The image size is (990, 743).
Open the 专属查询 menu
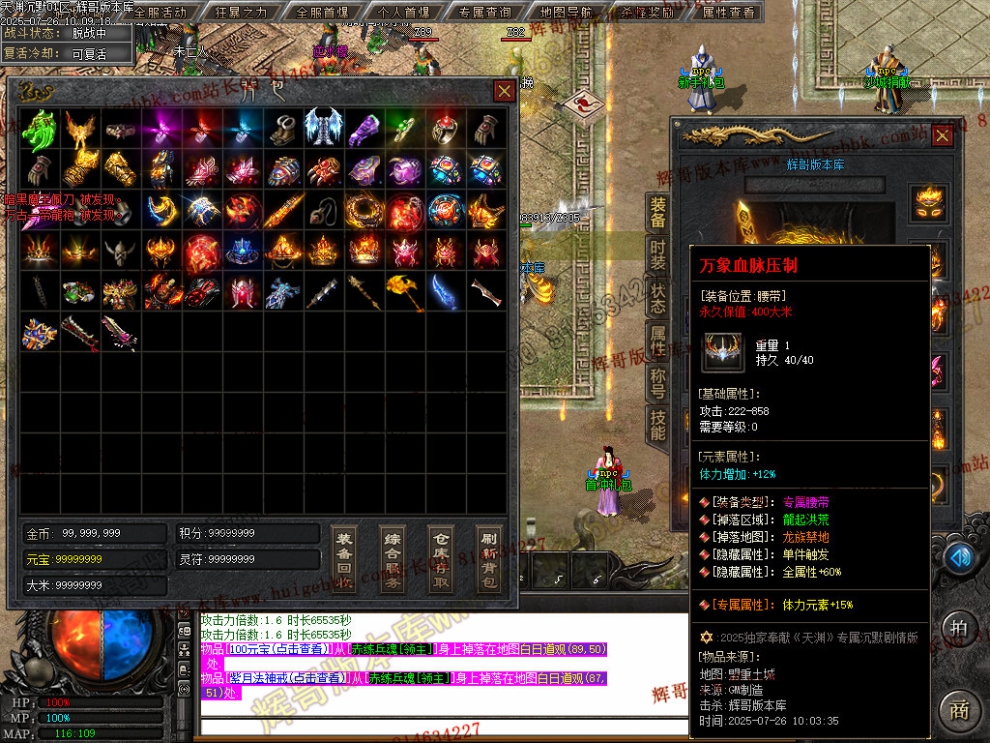tap(485, 12)
